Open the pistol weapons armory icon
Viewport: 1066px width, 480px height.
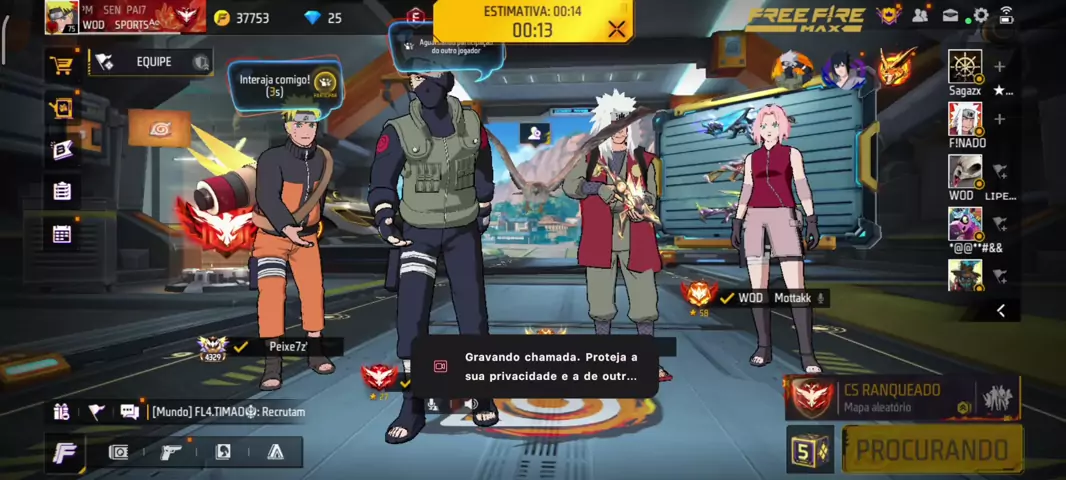(x=171, y=452)
